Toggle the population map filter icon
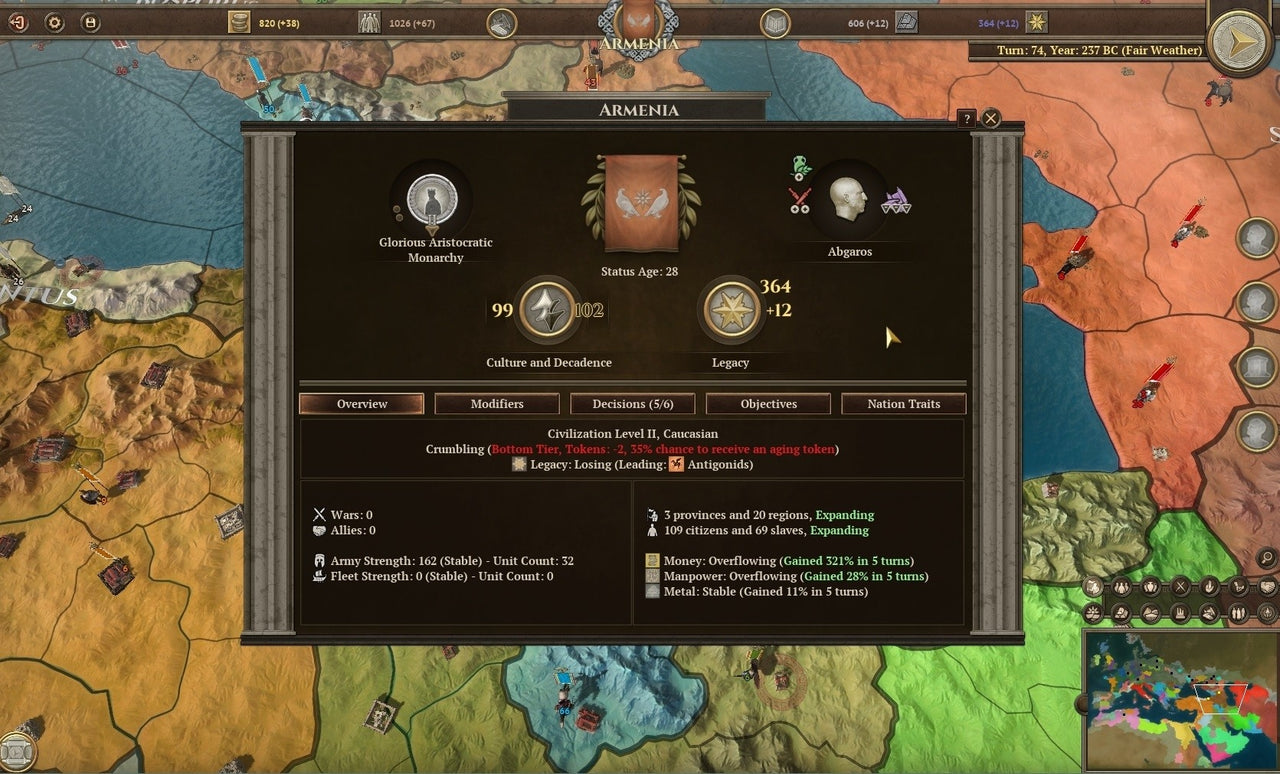 click(1121, 588)
